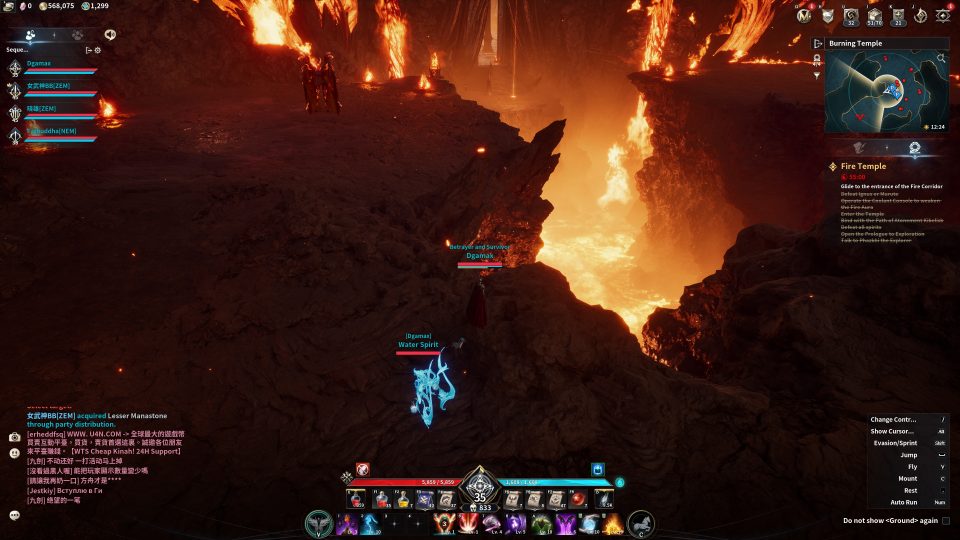Exit the instance via minimap leave icon
The height and width of the screenshot is (540, 960).
tap(818, 44)
